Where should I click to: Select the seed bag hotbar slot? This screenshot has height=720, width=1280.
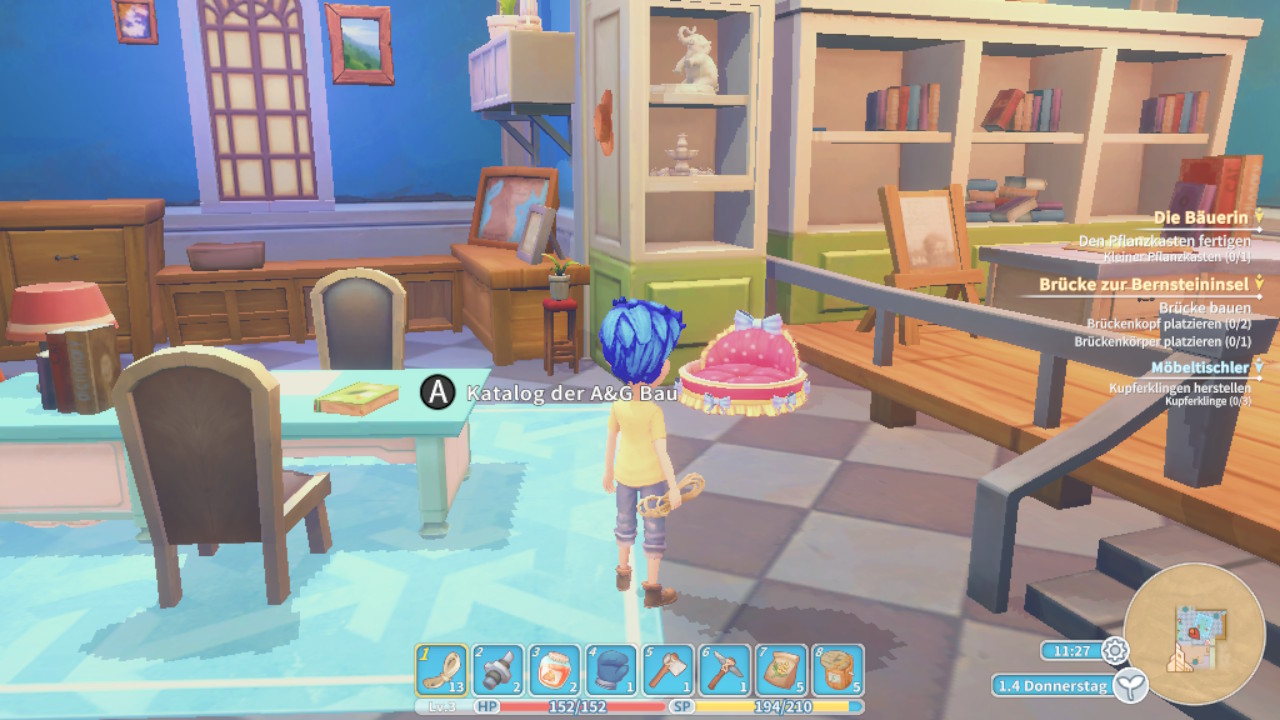click(781, 670)
